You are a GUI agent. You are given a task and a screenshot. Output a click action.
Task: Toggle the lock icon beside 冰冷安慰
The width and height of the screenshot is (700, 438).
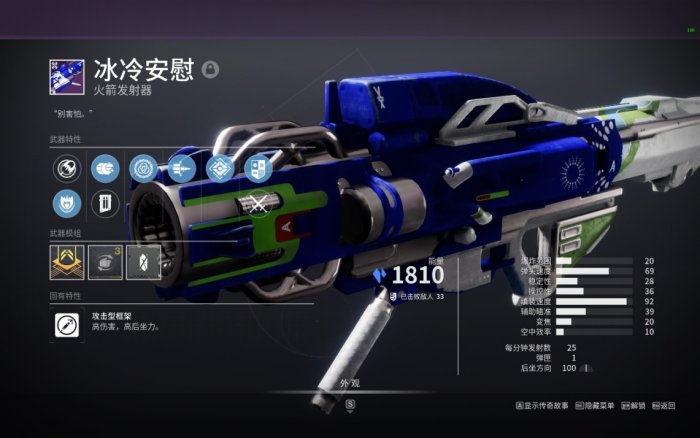click(x=210, y=69)
